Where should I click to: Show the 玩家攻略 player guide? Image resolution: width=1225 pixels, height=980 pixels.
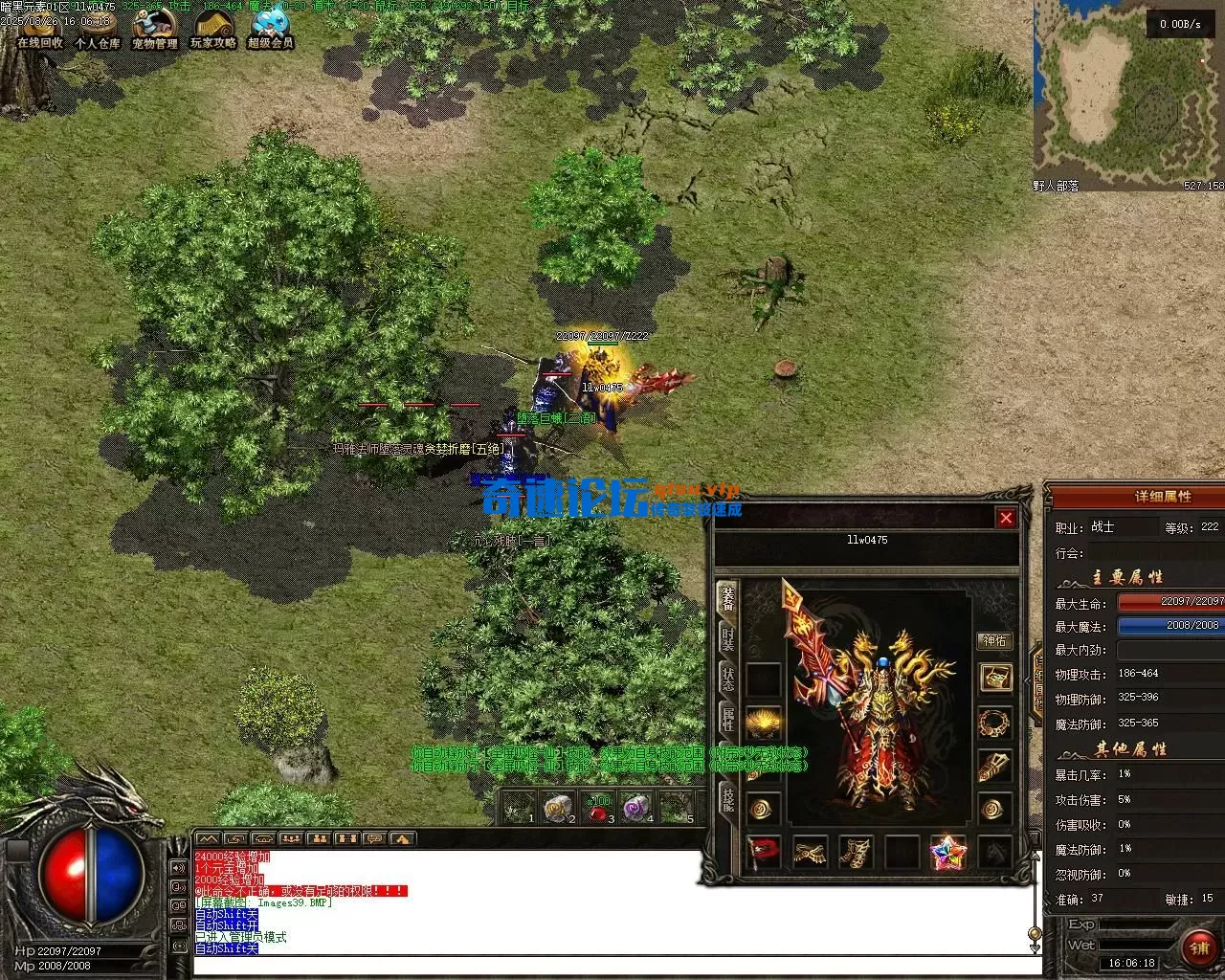pos(213,28)
